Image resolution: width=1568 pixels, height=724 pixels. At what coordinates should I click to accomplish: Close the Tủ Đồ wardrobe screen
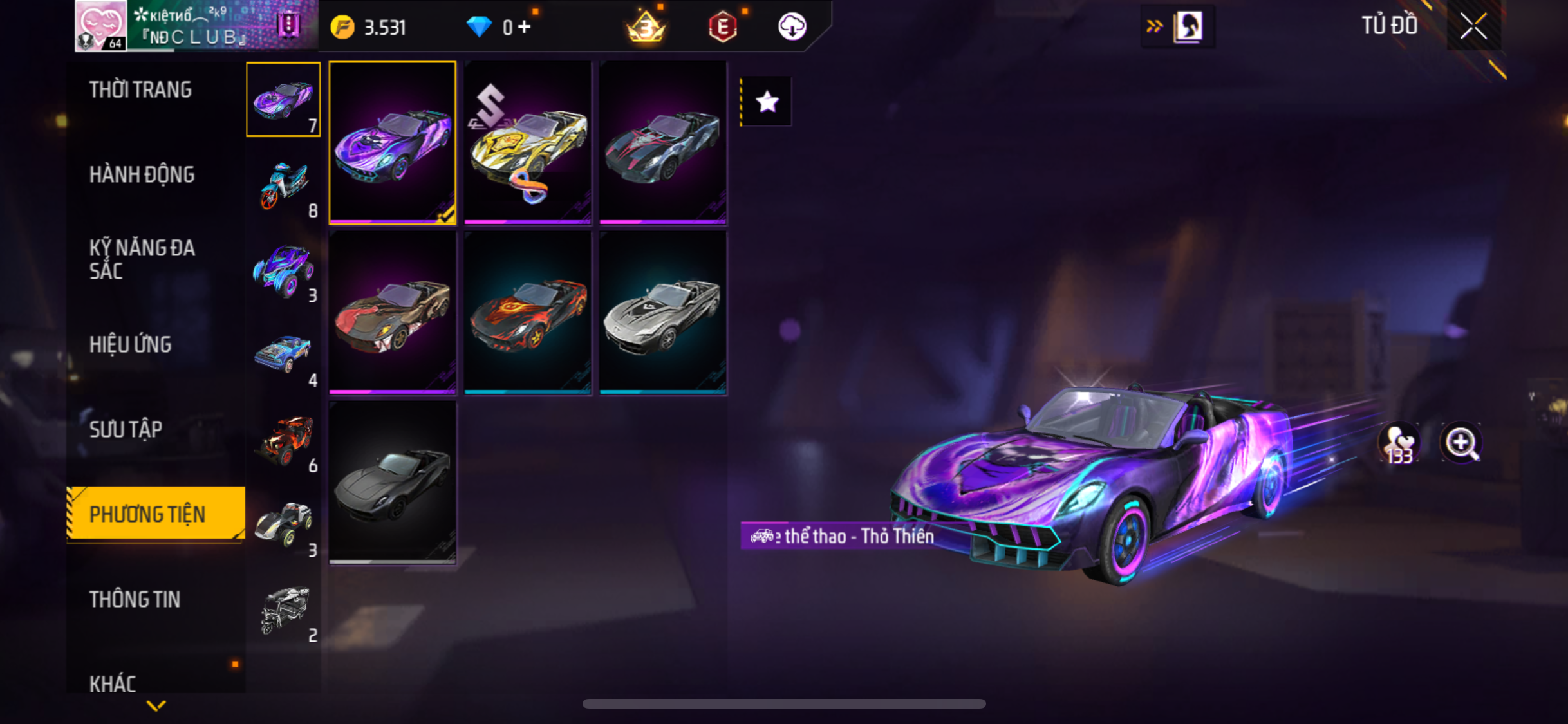tap(1473, 26)
